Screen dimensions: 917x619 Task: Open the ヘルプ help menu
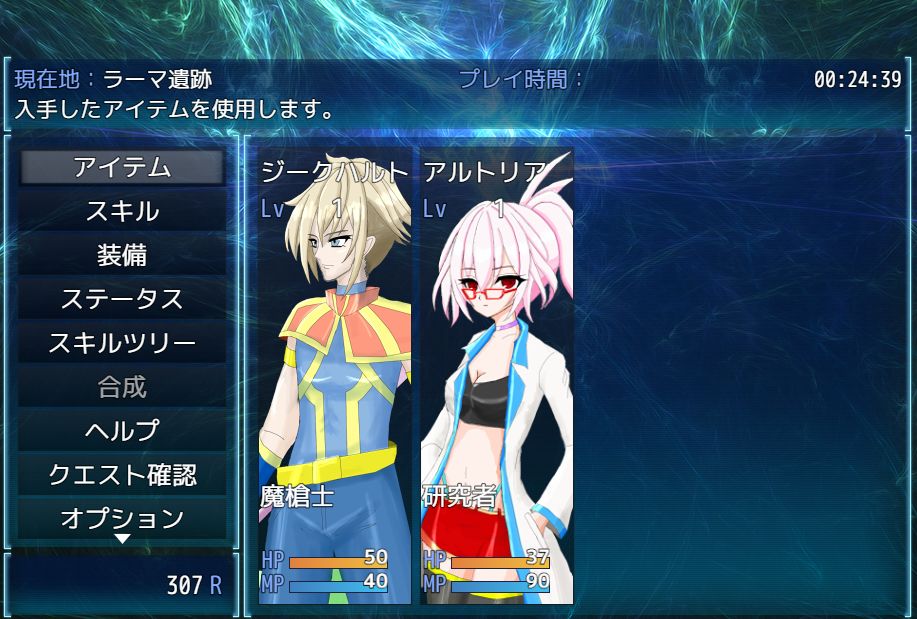click(x=122, y=431)
